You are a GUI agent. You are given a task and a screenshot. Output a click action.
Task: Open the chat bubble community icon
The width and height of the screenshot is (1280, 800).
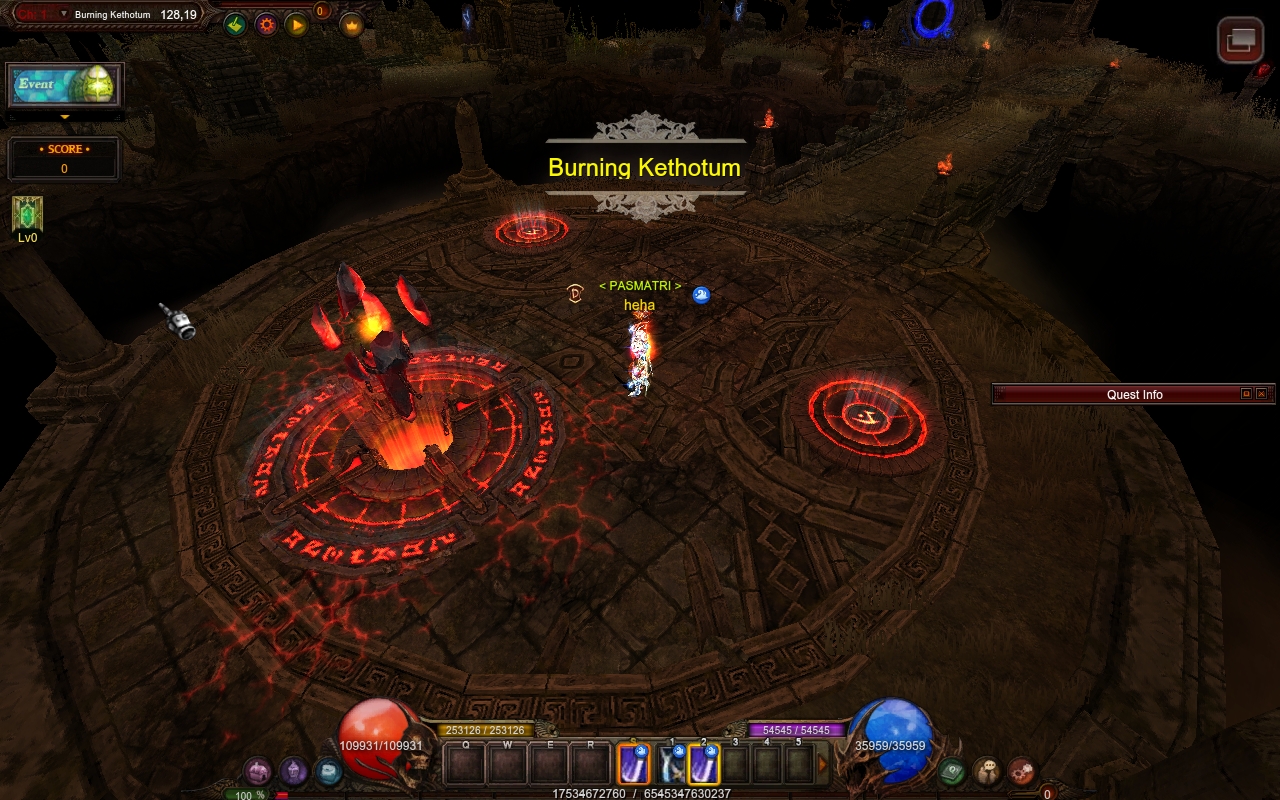[987, 771]
